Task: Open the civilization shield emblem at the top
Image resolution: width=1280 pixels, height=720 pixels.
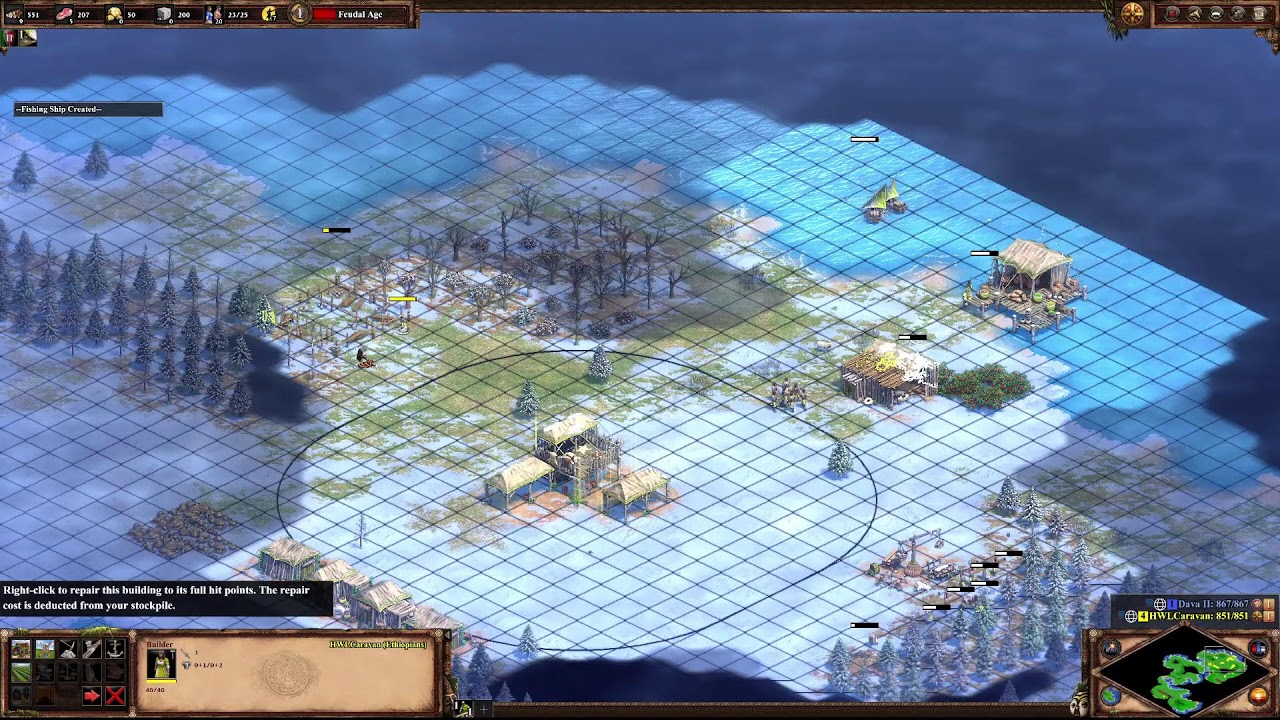Action: pos(1132,14)
